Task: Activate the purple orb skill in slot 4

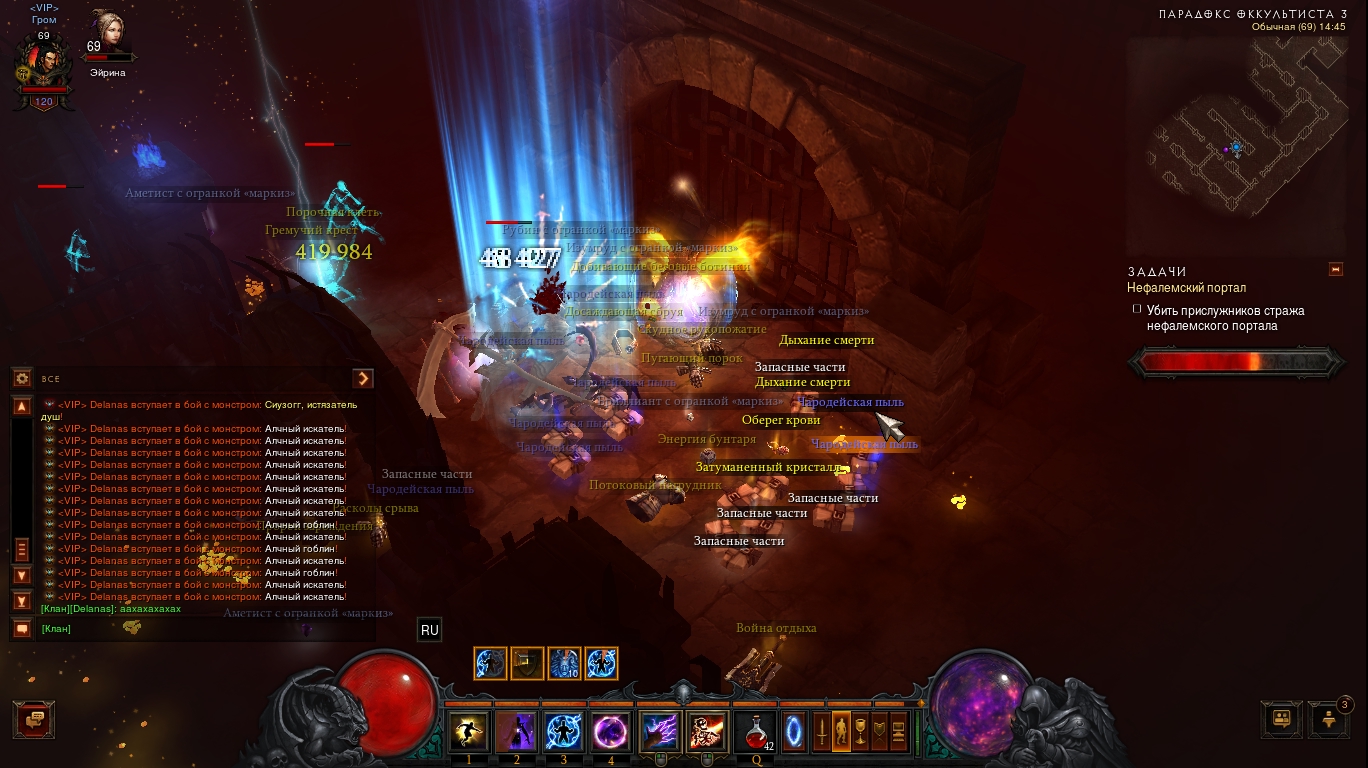Action: (x=611, y=732)
